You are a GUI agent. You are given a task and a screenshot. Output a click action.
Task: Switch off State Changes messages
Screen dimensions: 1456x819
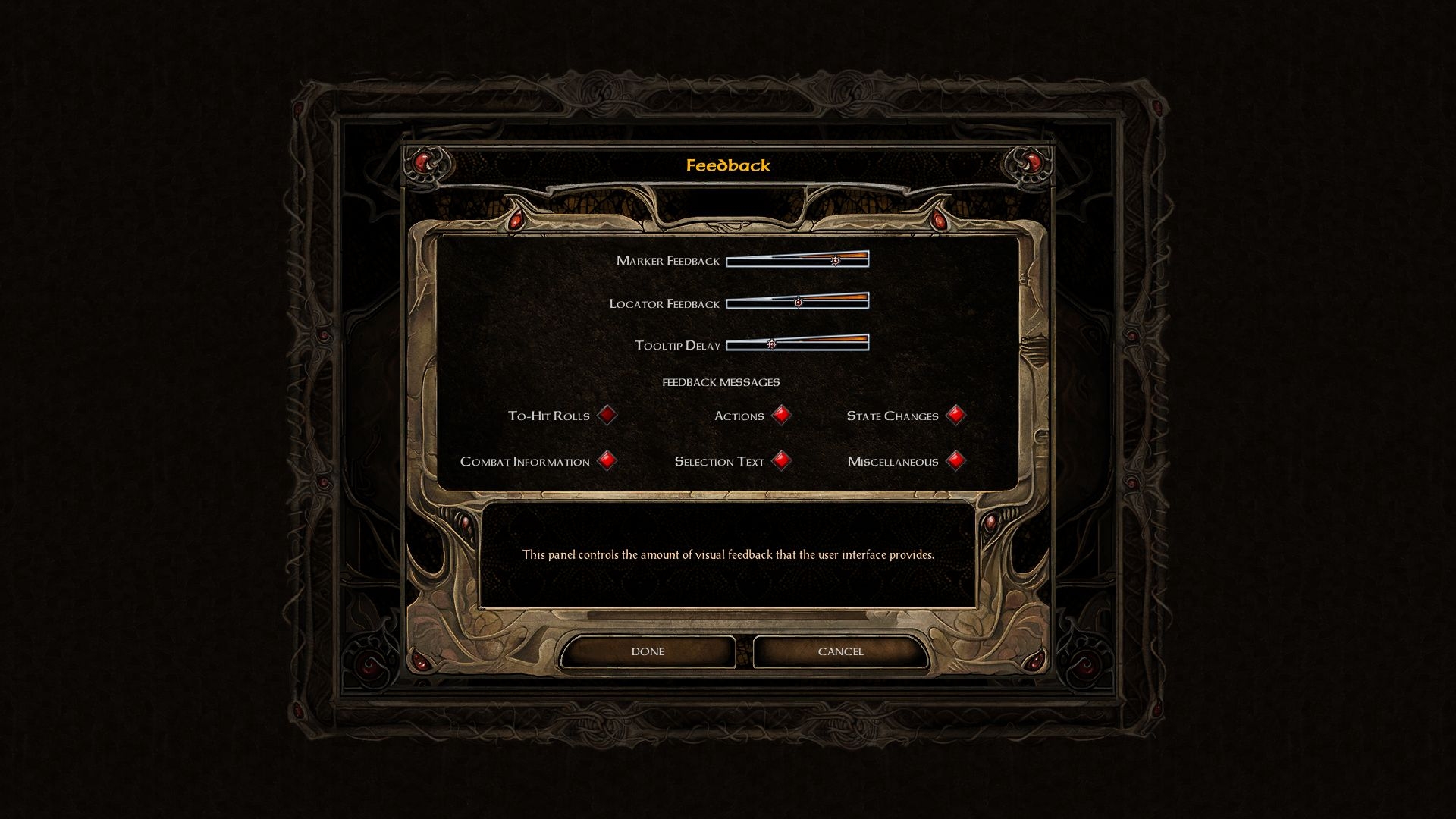[x=955, y=415]
